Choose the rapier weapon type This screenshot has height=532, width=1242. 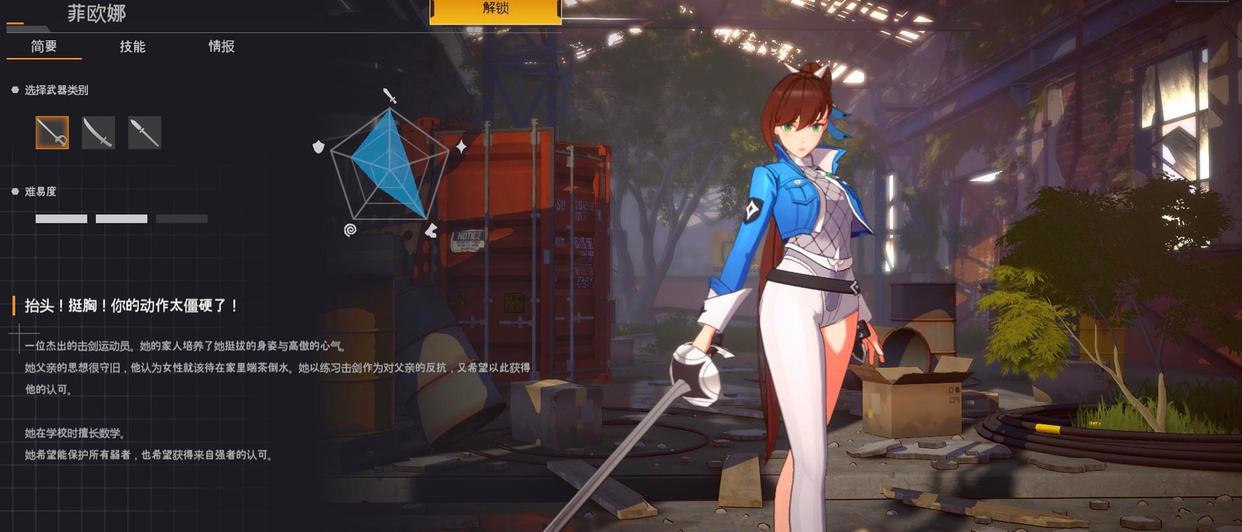click(52, 132)
